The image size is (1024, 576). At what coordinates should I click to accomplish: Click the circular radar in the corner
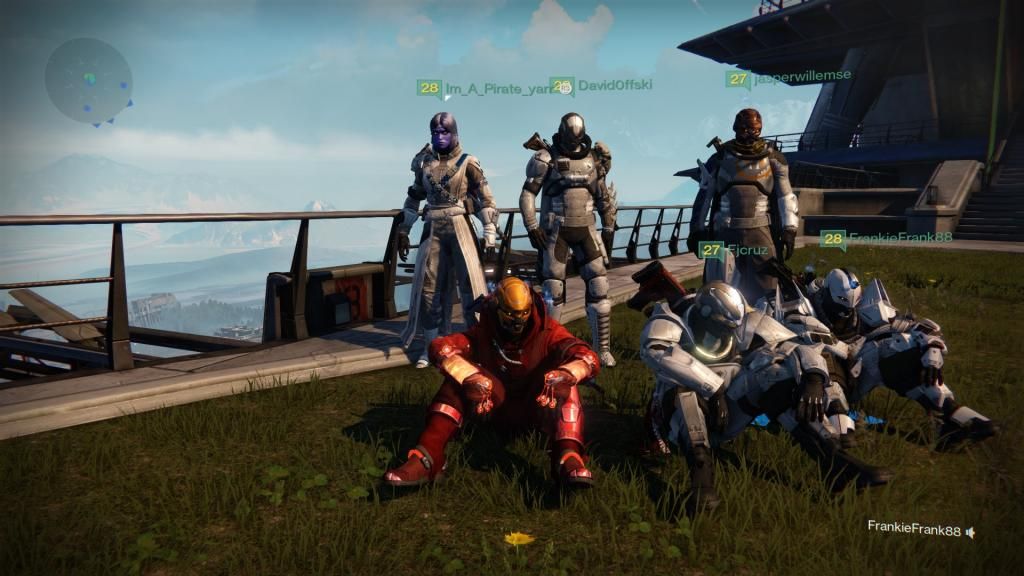tap(88, 80)
